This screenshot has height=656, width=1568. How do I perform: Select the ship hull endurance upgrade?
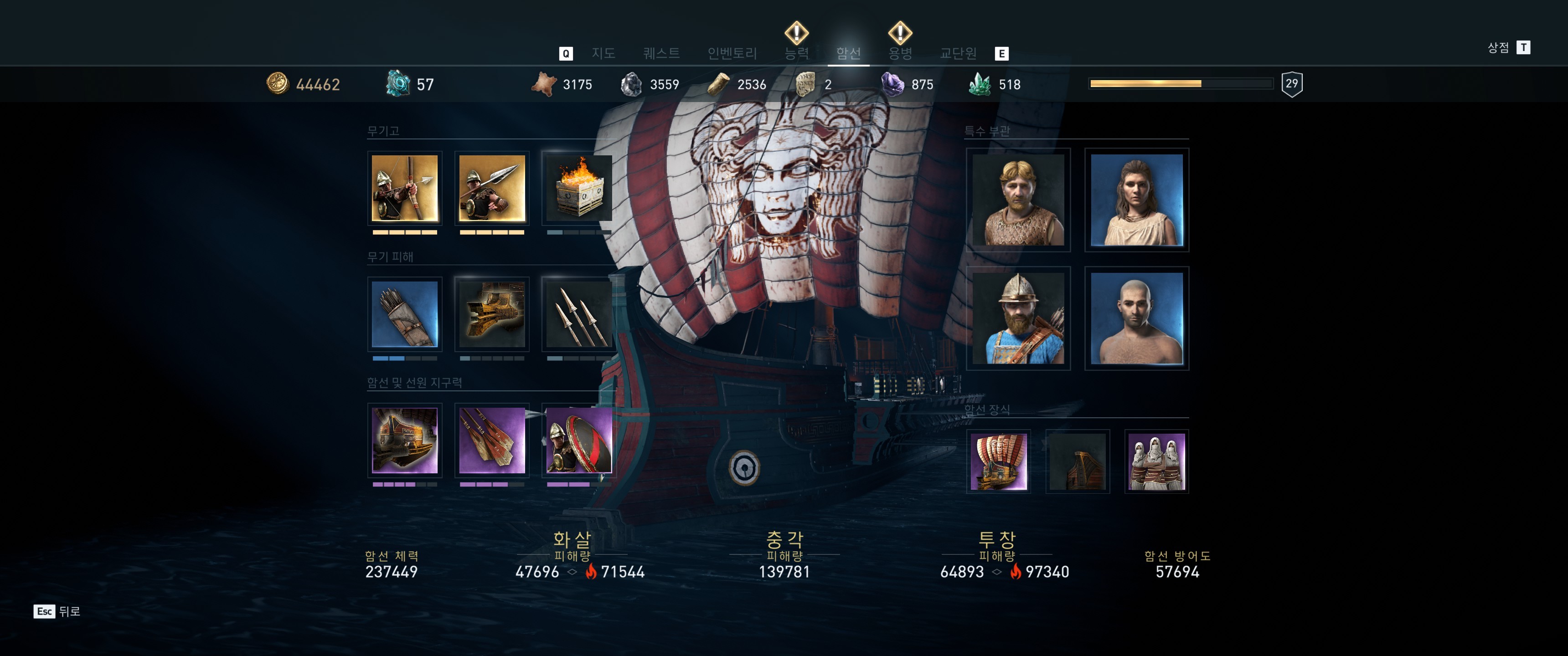coord(405,440)
